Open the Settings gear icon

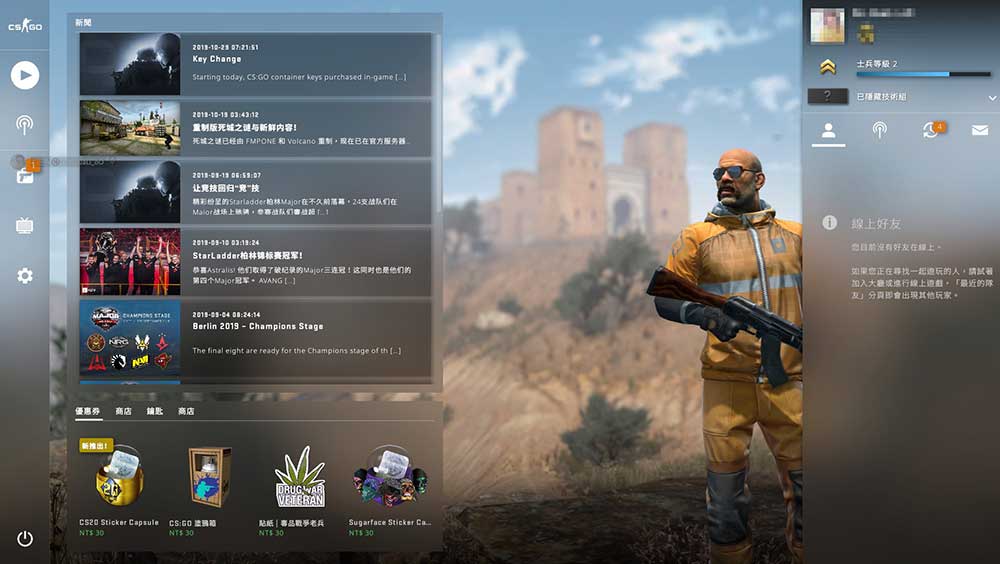click(25, 276)
